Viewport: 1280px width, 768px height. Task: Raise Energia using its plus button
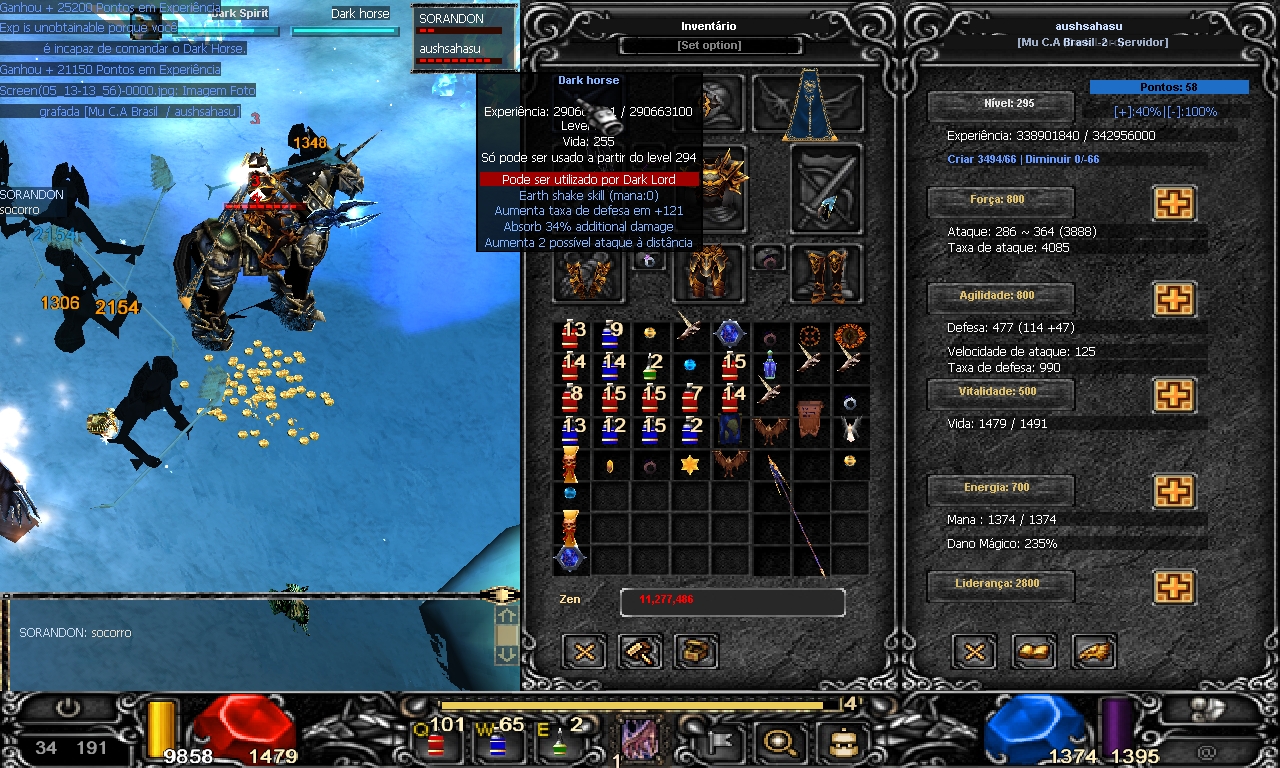click(1174, 491)
